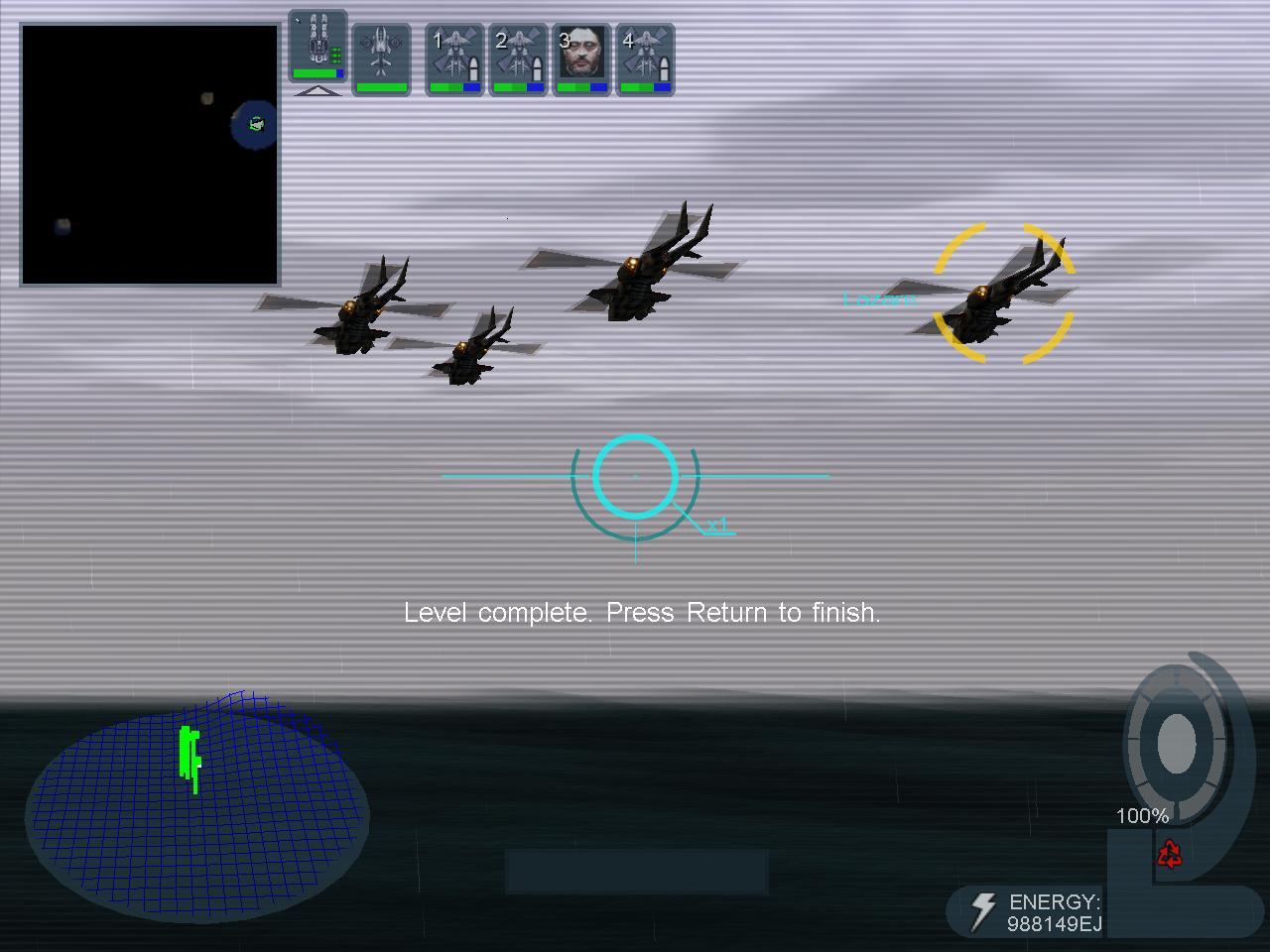This screenshot has width=1270, height=952.
Task: Click the Level complete message text
Action: click(x=643, y=613)
